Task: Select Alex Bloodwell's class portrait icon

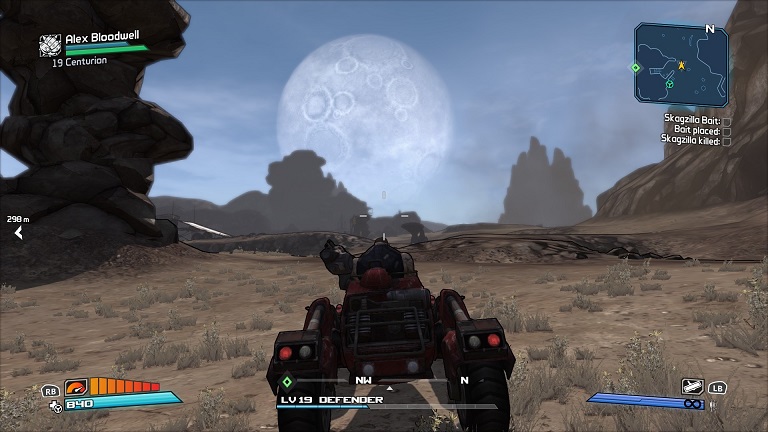Action: pos(50,45)
